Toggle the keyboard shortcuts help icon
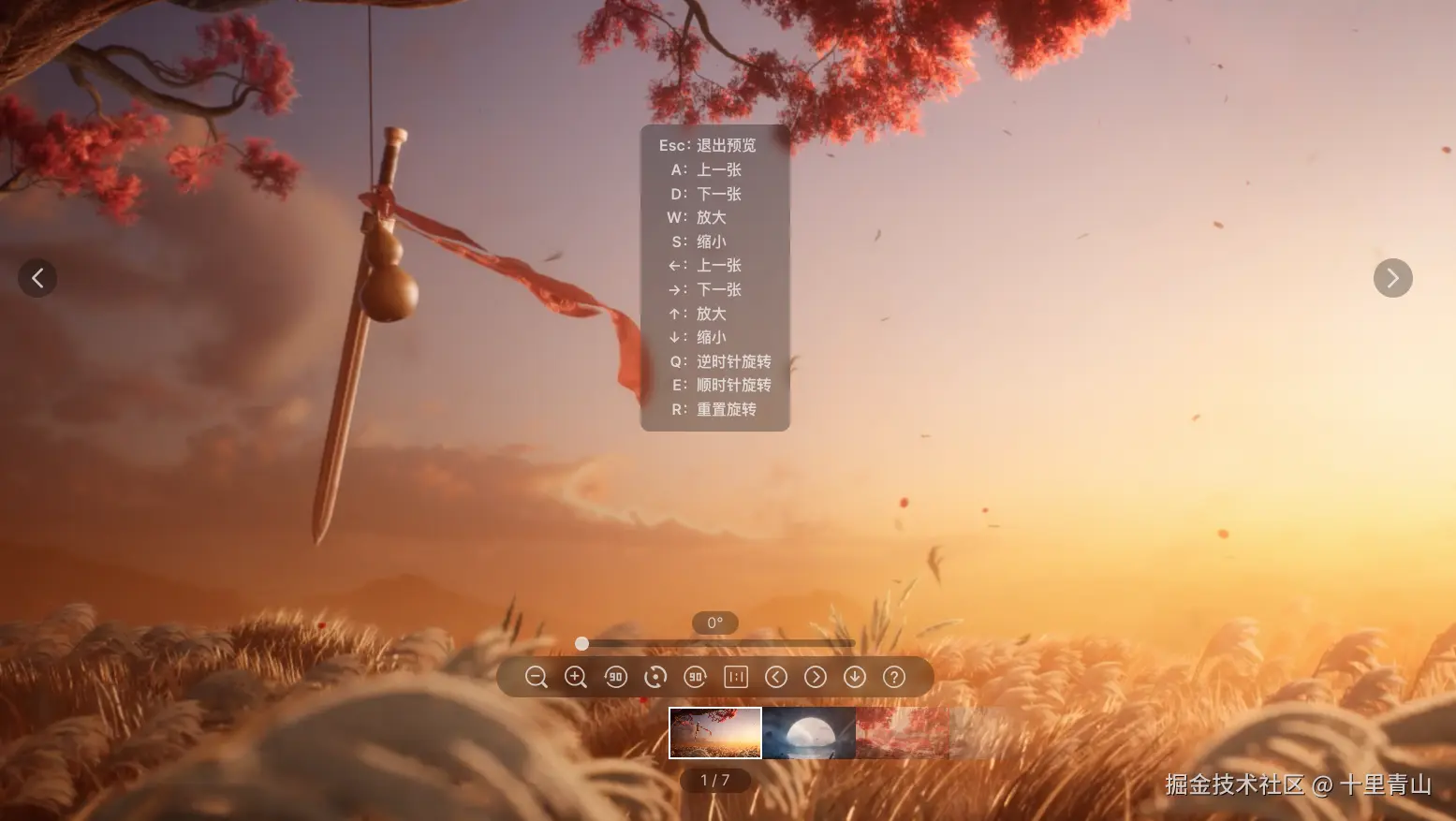The height and width of the screenshot is (821, 1456). pyautogui.click(x=894, y=677)
